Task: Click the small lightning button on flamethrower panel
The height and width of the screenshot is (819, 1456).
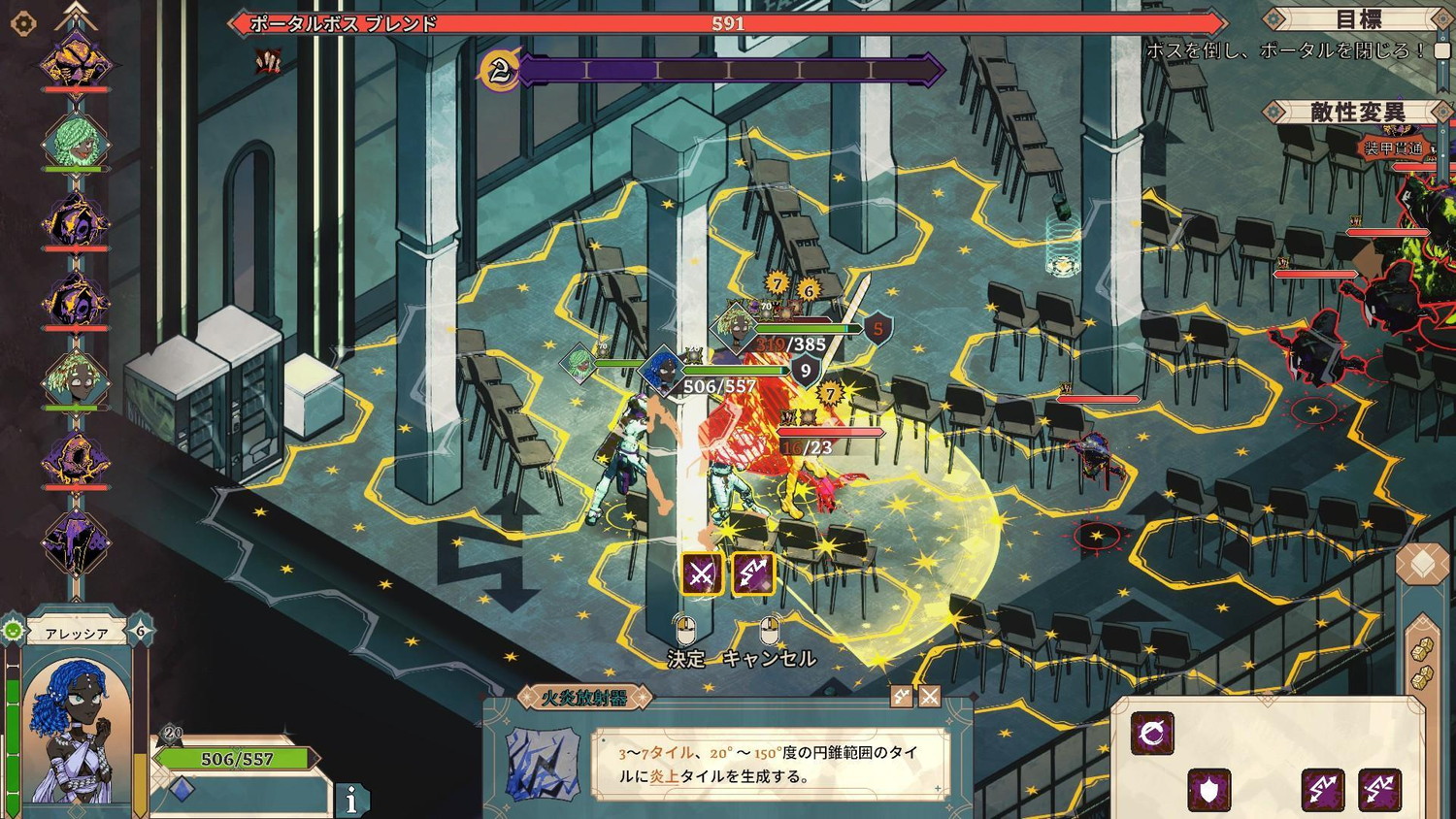Action: pyautogui.click(x=902, y=696)
